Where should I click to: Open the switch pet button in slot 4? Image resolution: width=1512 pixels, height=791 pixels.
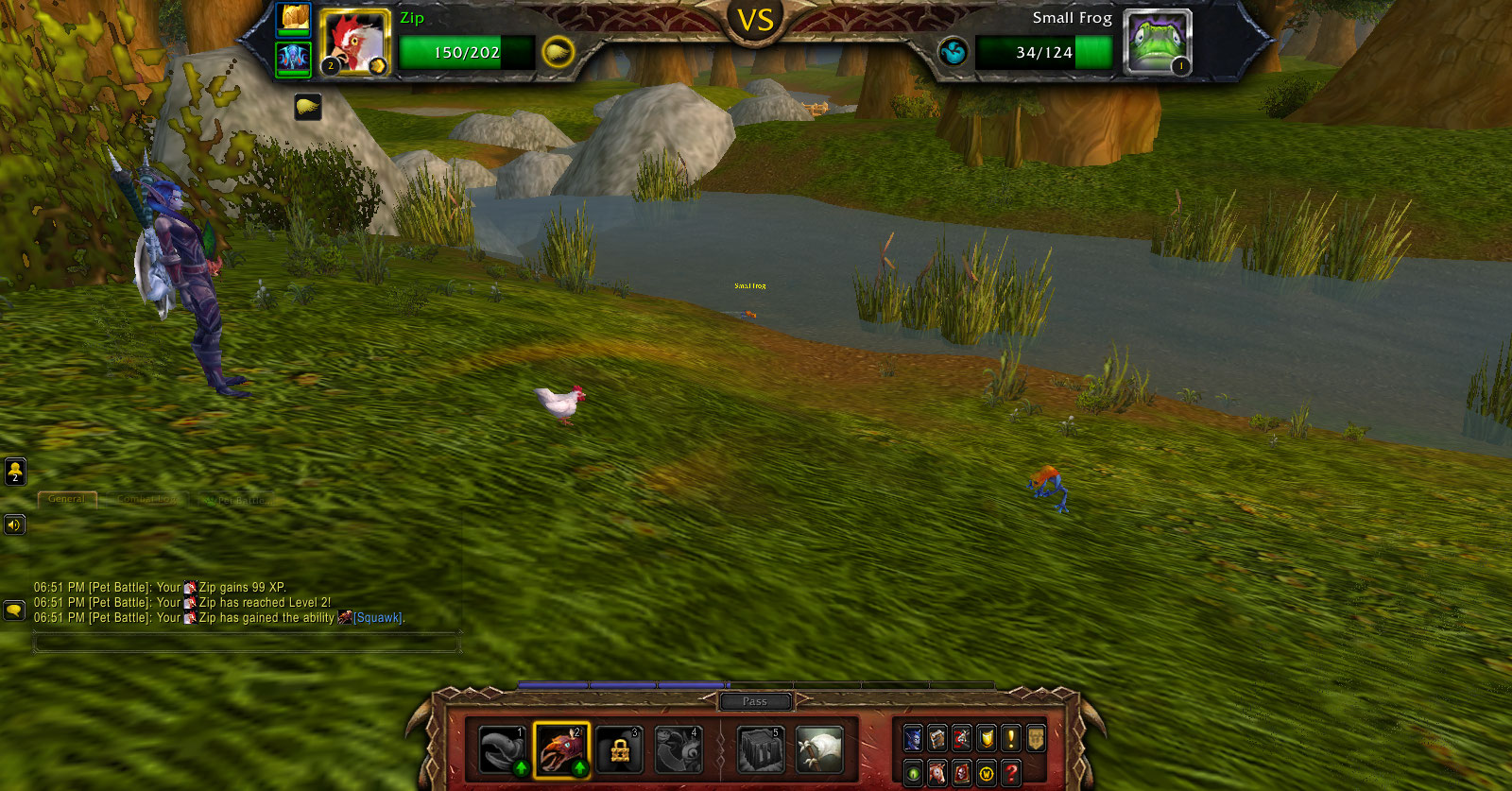click(679, 749)
